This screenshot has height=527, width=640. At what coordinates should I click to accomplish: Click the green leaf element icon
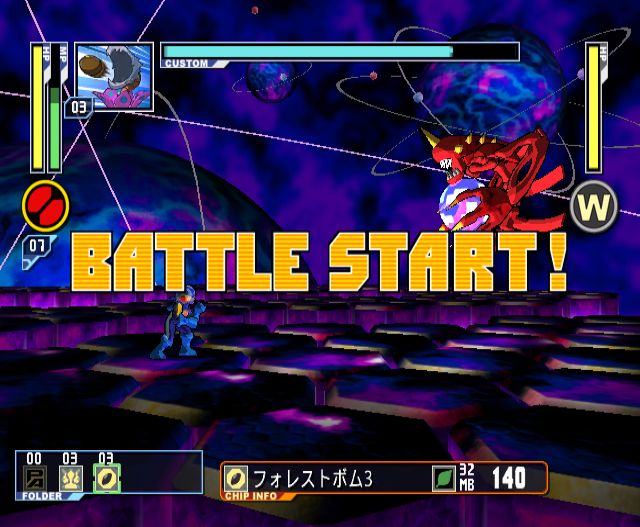coord(443,479)
